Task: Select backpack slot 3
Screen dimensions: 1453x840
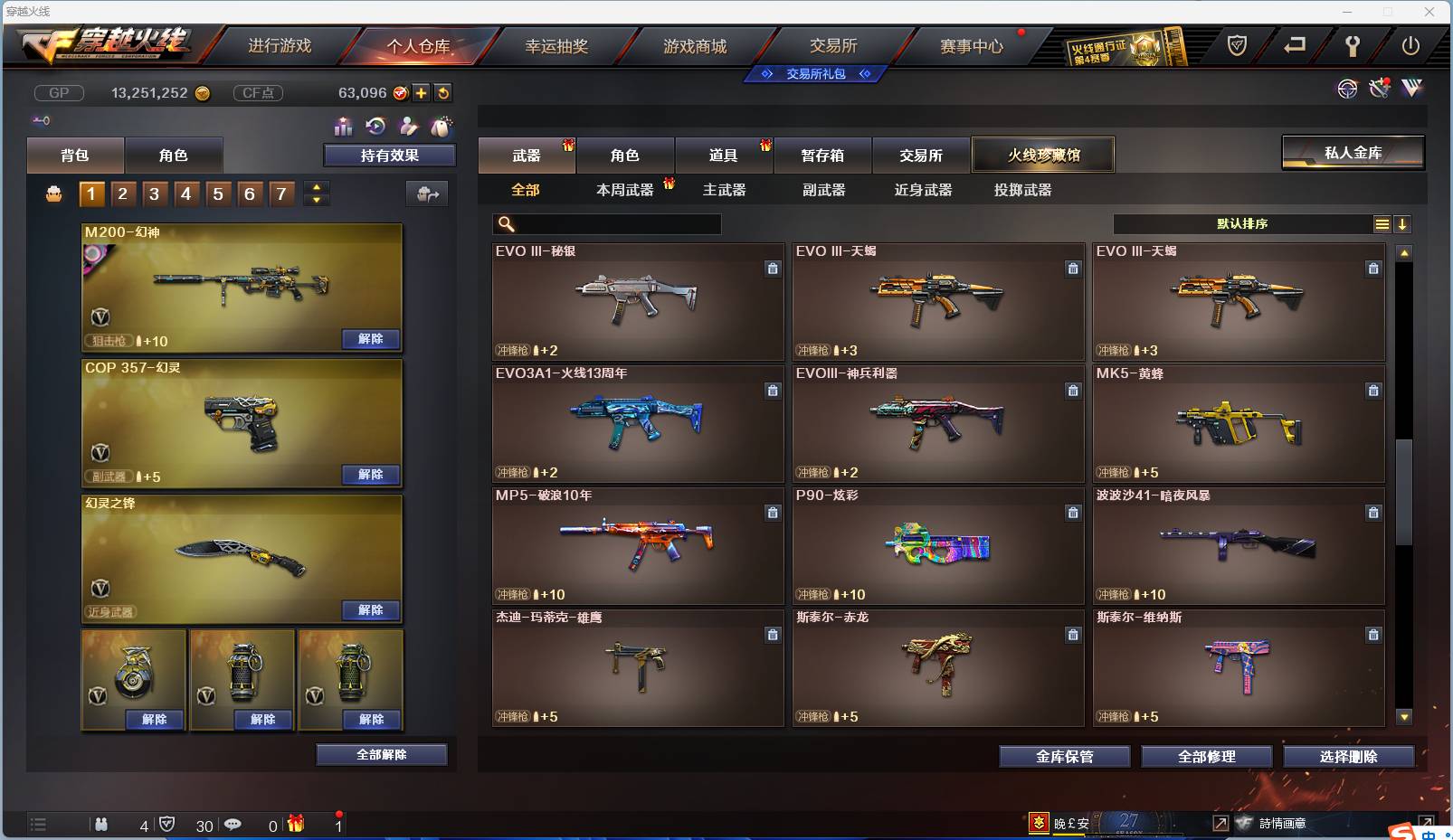Action: (x=154, y=193)
